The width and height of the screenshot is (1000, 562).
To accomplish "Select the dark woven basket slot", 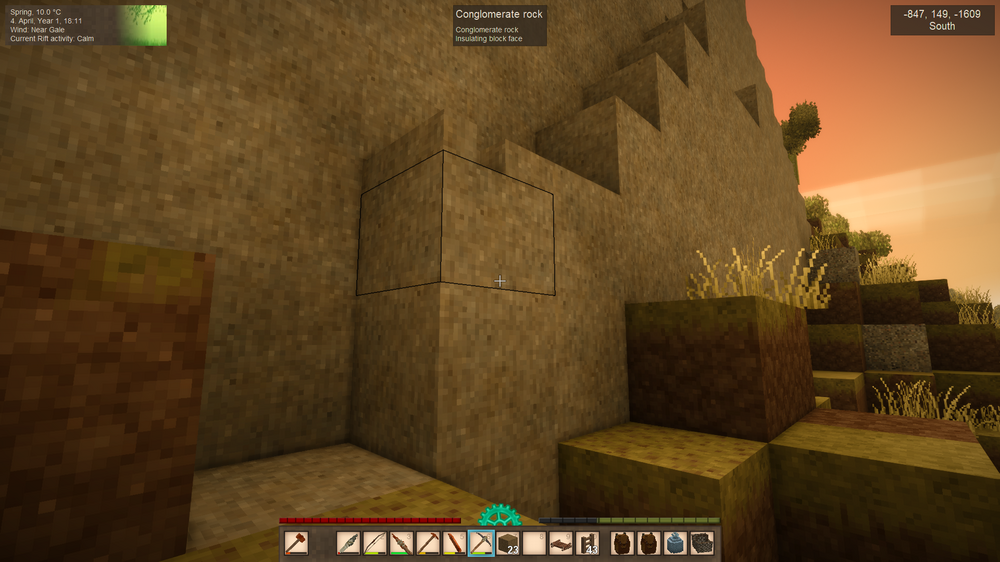I will pyautogui.click(x=702, y=543).
